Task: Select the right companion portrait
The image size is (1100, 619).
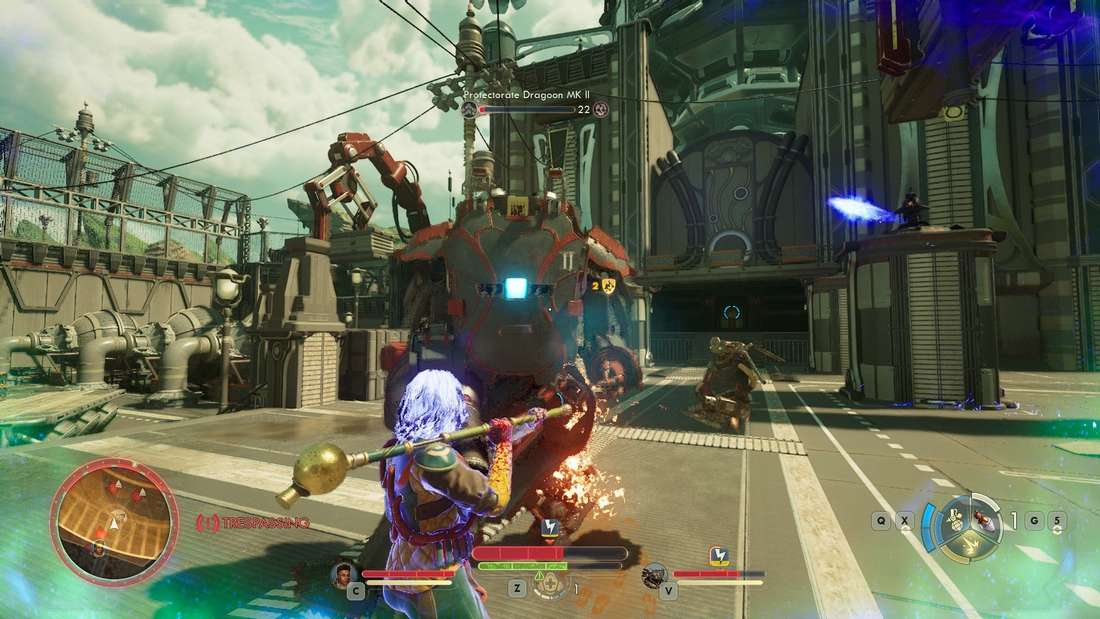Action: 655,575
